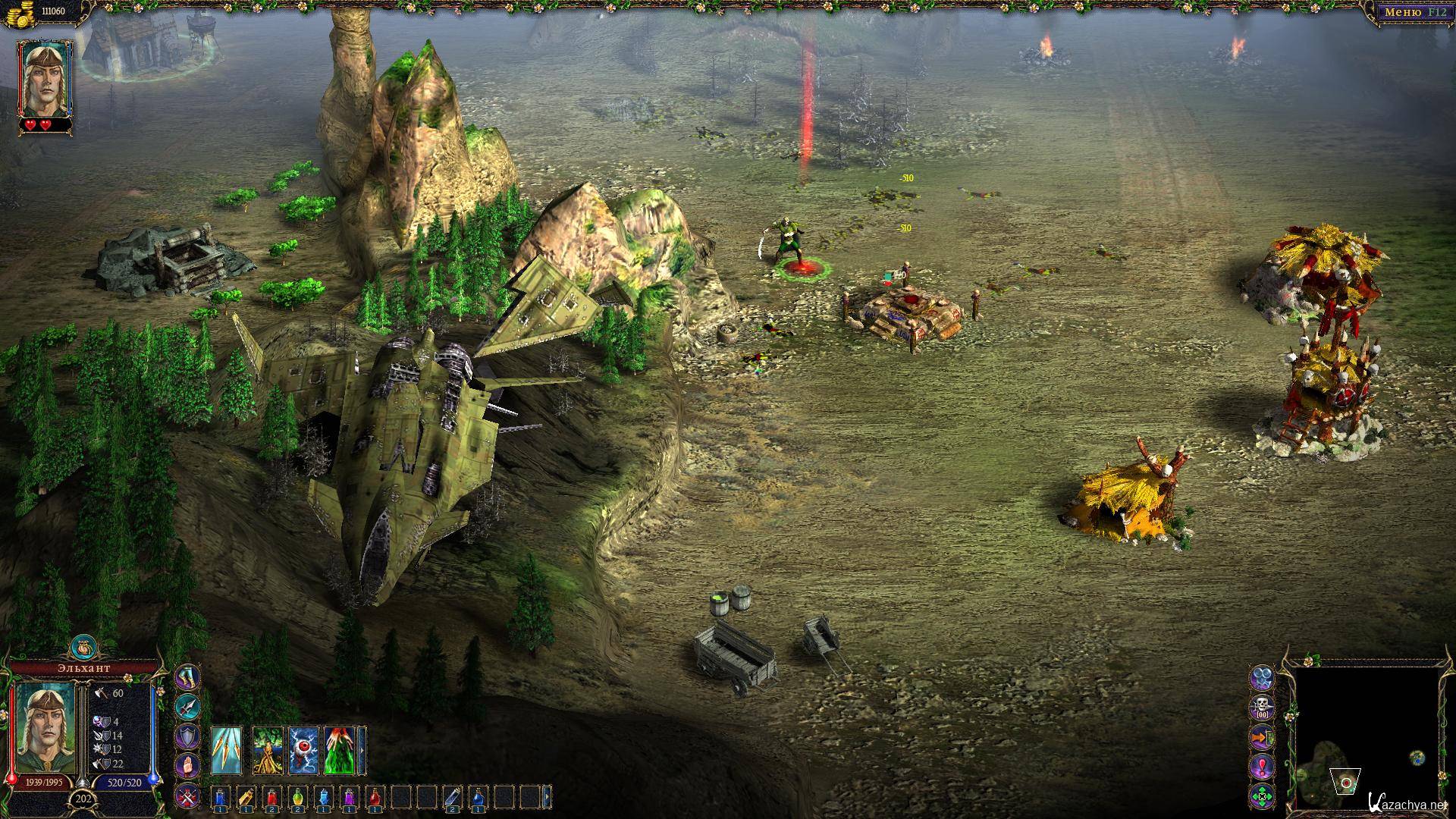Click the red exclamation mark button
The width and height of the screenshot is (1456, 819).
[x=1263, y=767]
